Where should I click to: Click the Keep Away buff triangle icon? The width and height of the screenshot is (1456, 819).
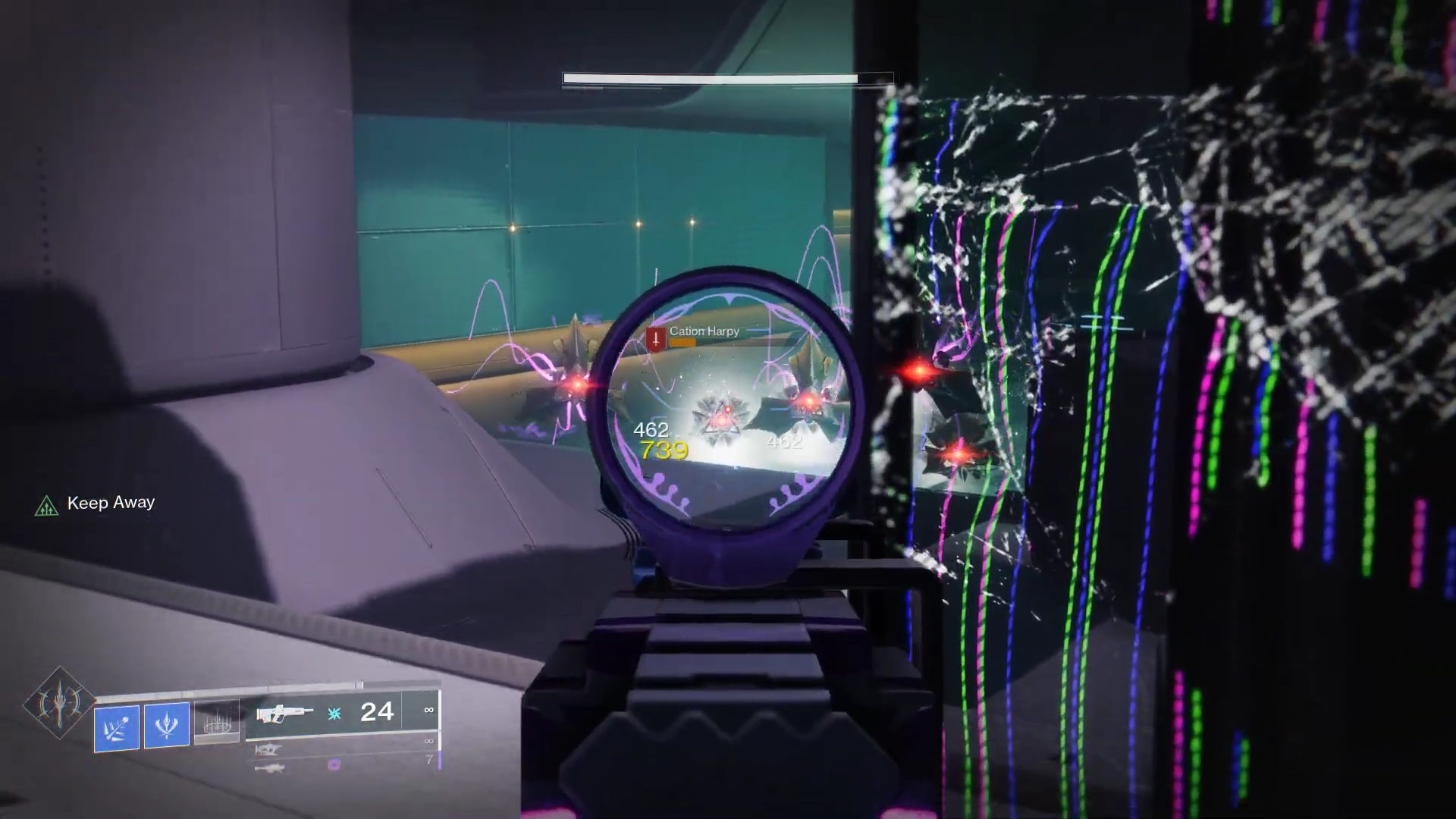47,507
